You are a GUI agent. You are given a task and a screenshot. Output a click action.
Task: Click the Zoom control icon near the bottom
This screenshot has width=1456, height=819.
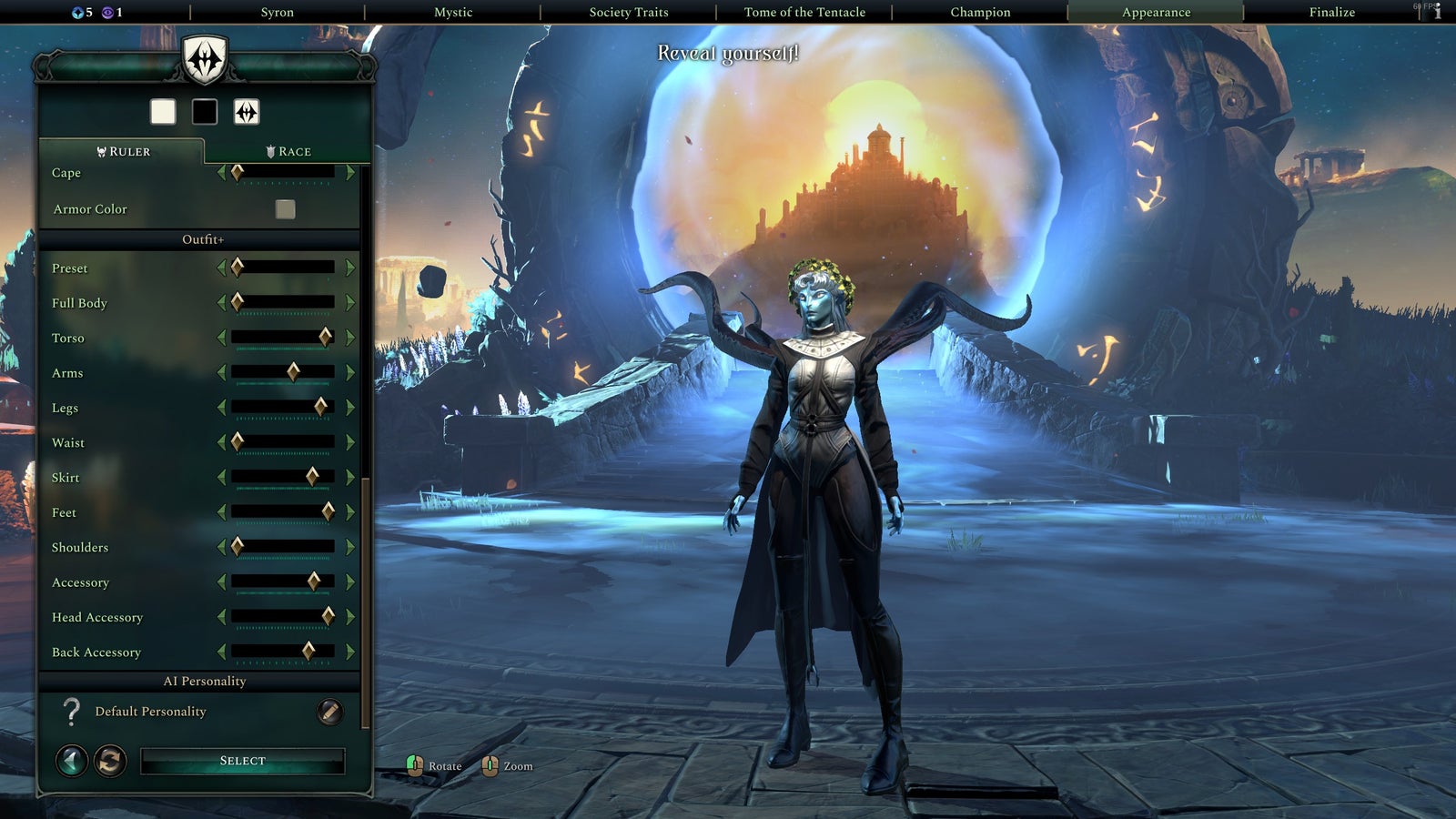point(491,765)
